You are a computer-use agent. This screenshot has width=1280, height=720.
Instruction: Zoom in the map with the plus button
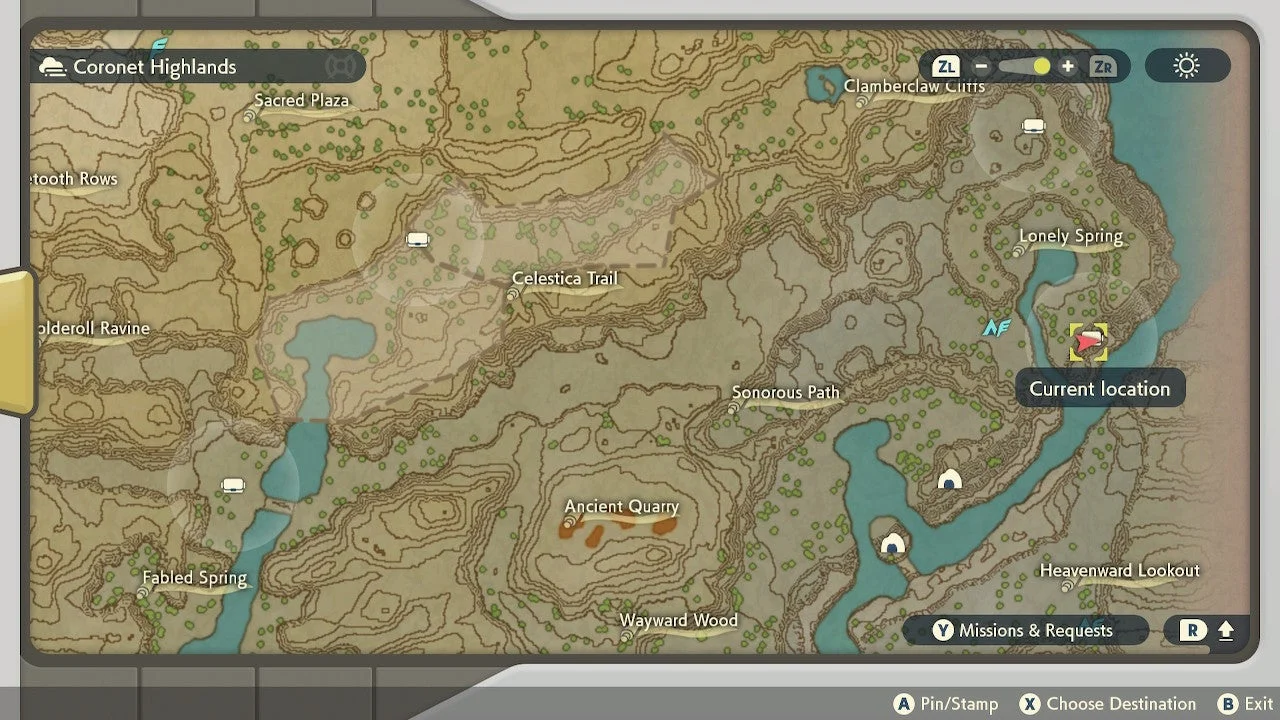1068,67
